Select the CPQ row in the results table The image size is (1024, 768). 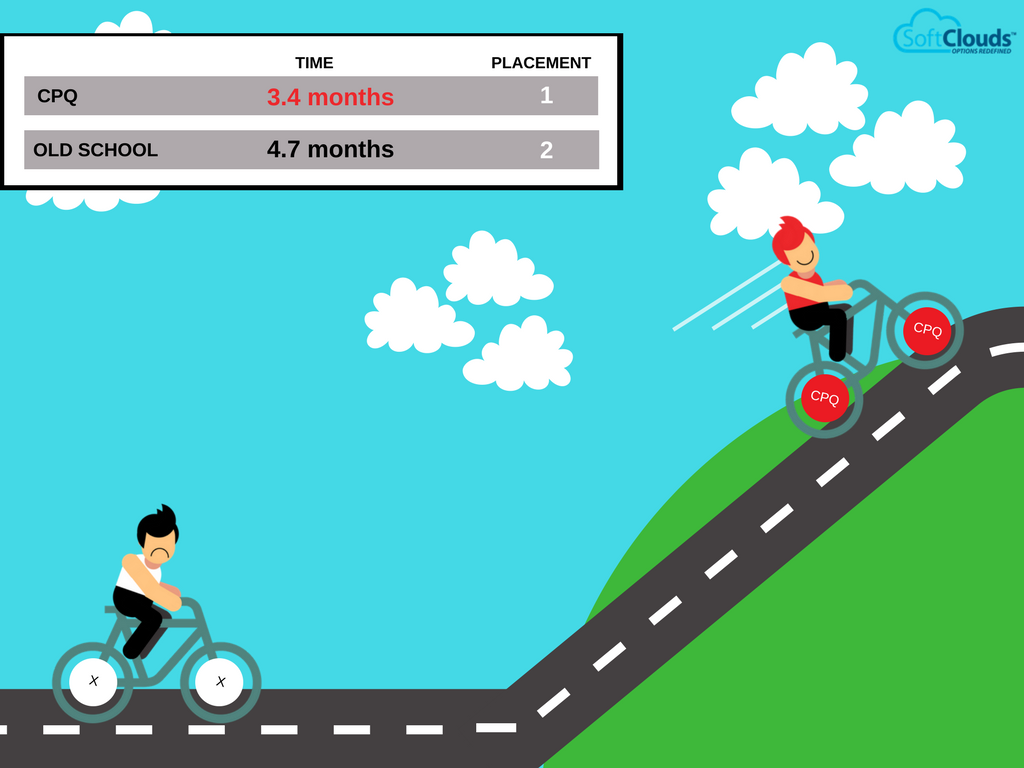pos(311,97)
